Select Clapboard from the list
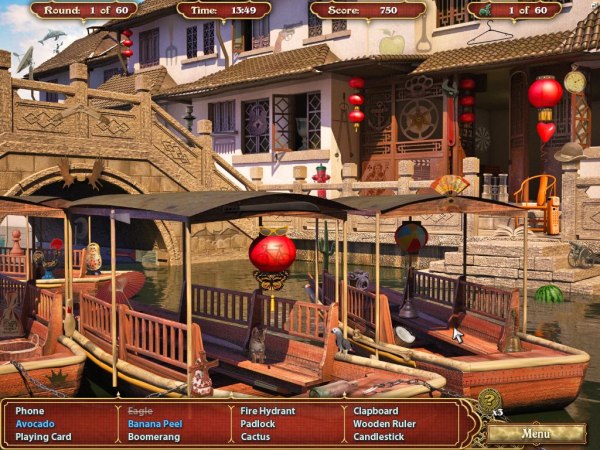The width and height of the screenshot is (600, 450). click(x=376, y=410)
